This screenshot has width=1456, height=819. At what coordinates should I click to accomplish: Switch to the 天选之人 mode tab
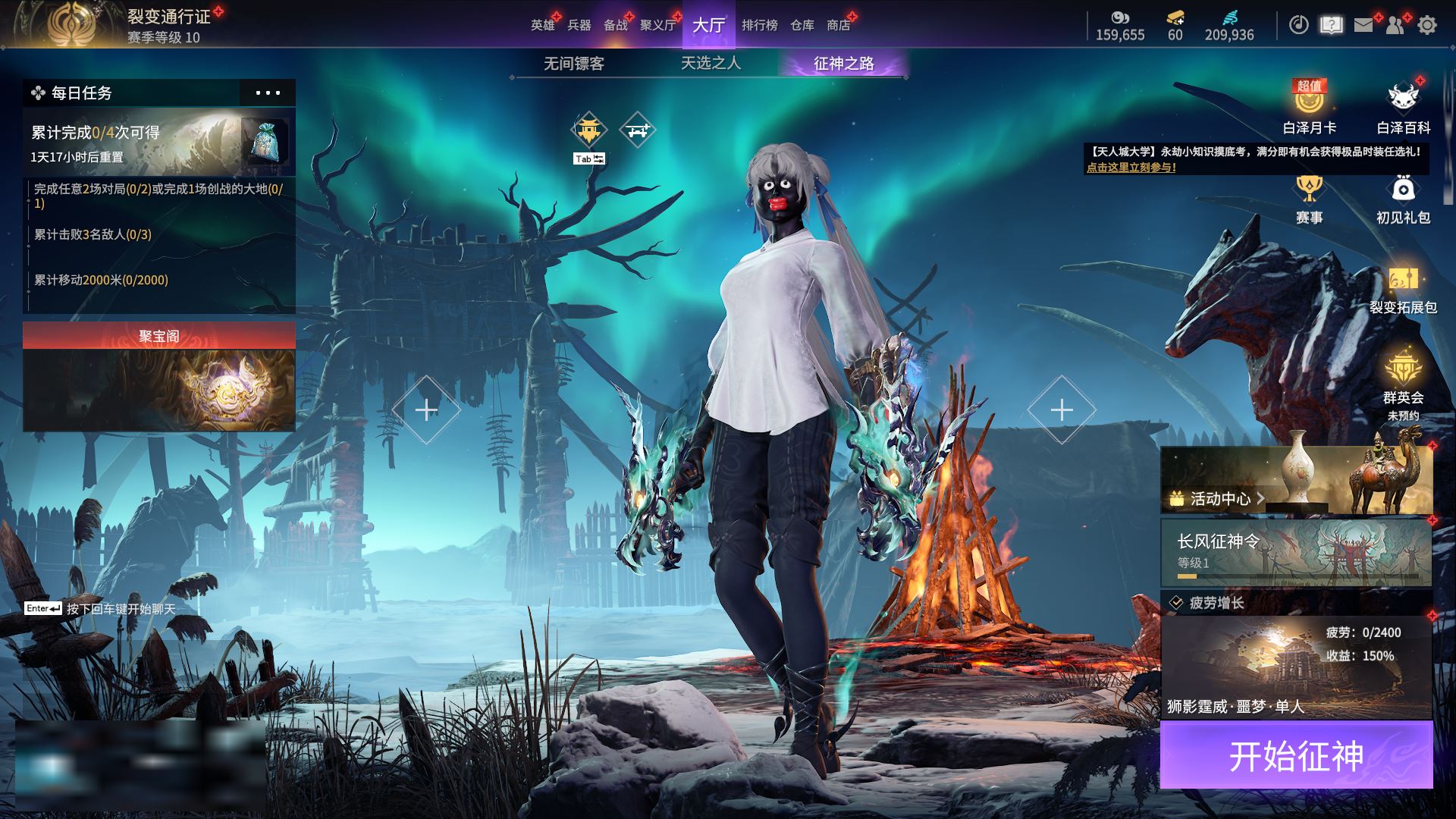(x=711, y=64)
